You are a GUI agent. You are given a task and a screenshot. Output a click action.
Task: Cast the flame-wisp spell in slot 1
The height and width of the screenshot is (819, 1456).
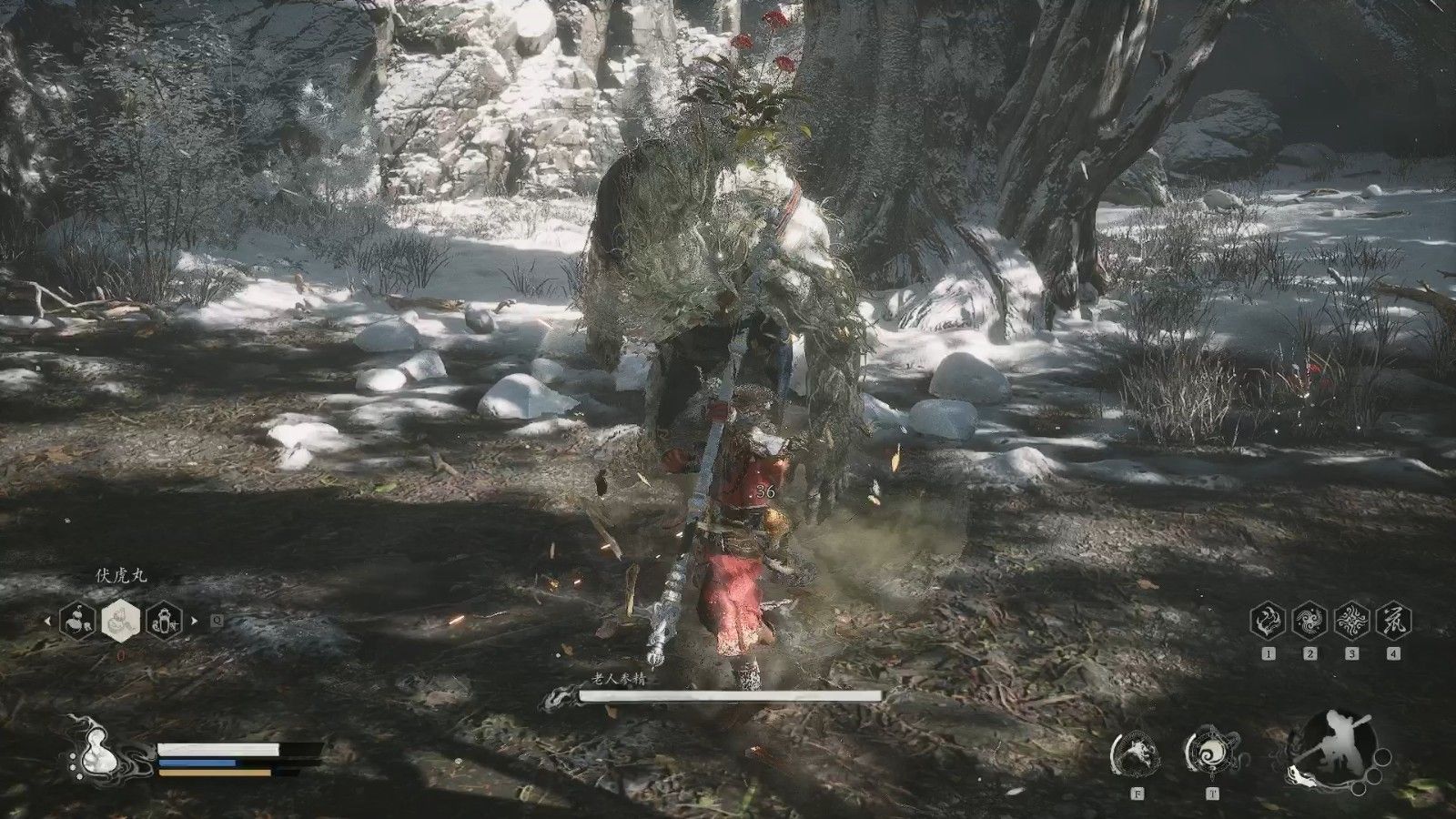point(1269,622)
